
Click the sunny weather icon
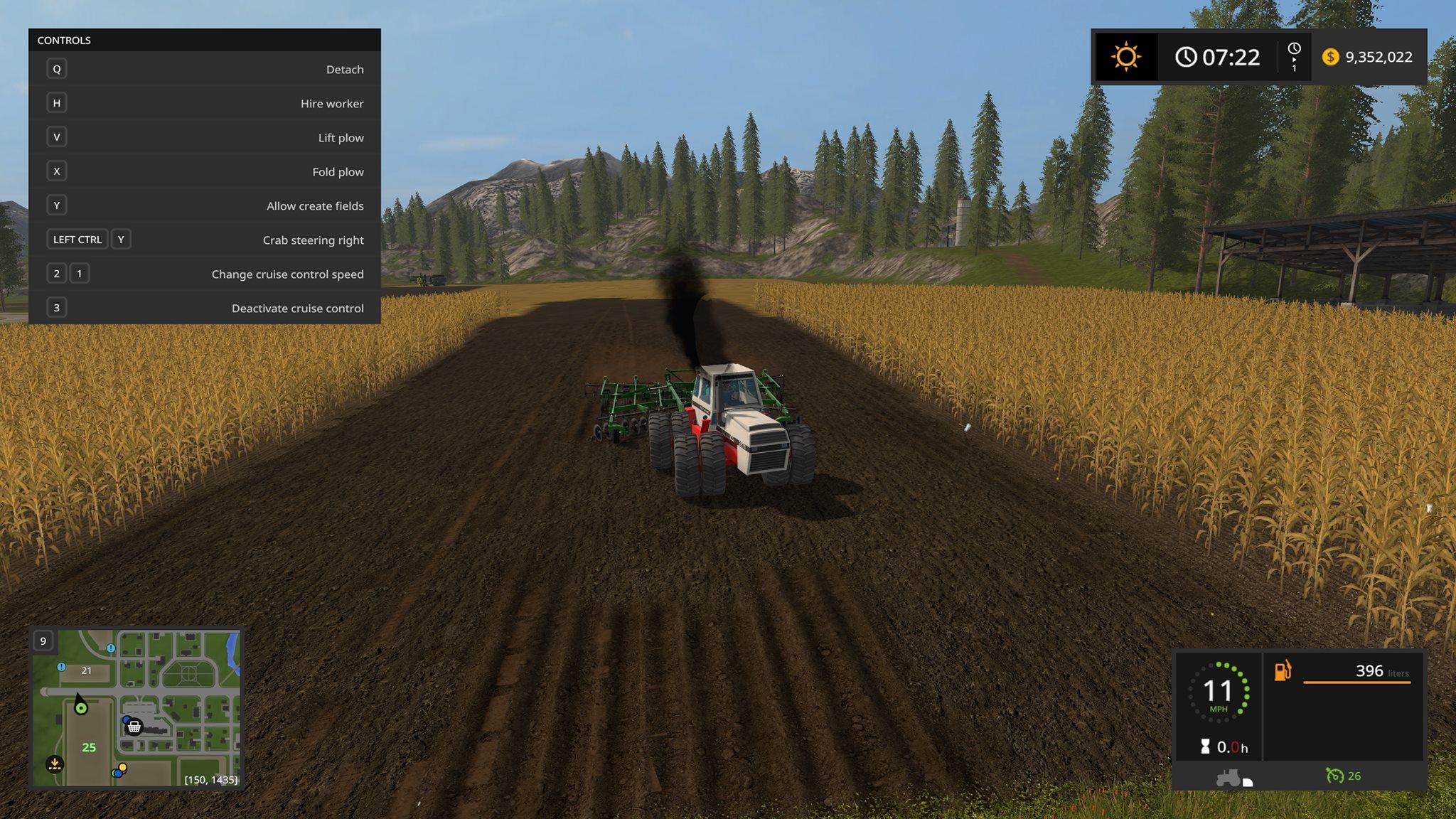pos(1126,57)
